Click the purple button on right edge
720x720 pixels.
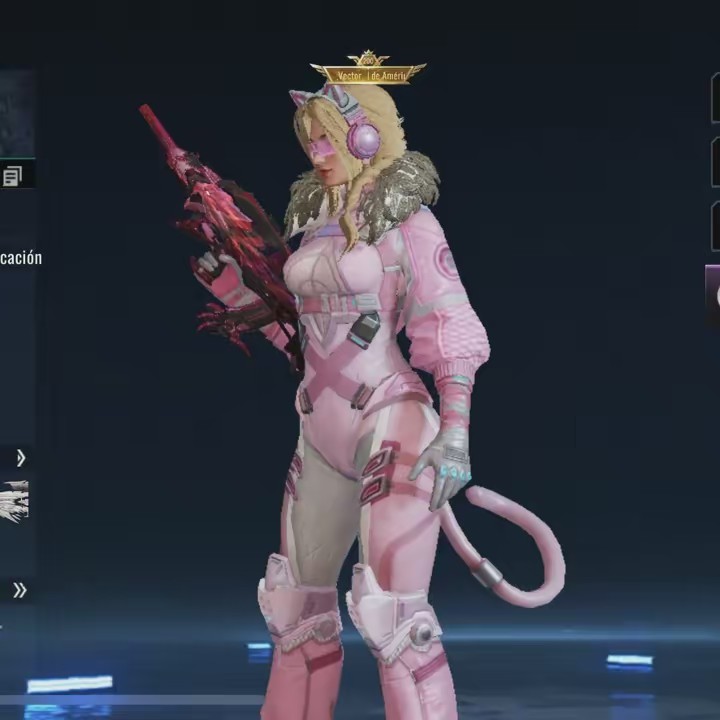tap(713, 295)
